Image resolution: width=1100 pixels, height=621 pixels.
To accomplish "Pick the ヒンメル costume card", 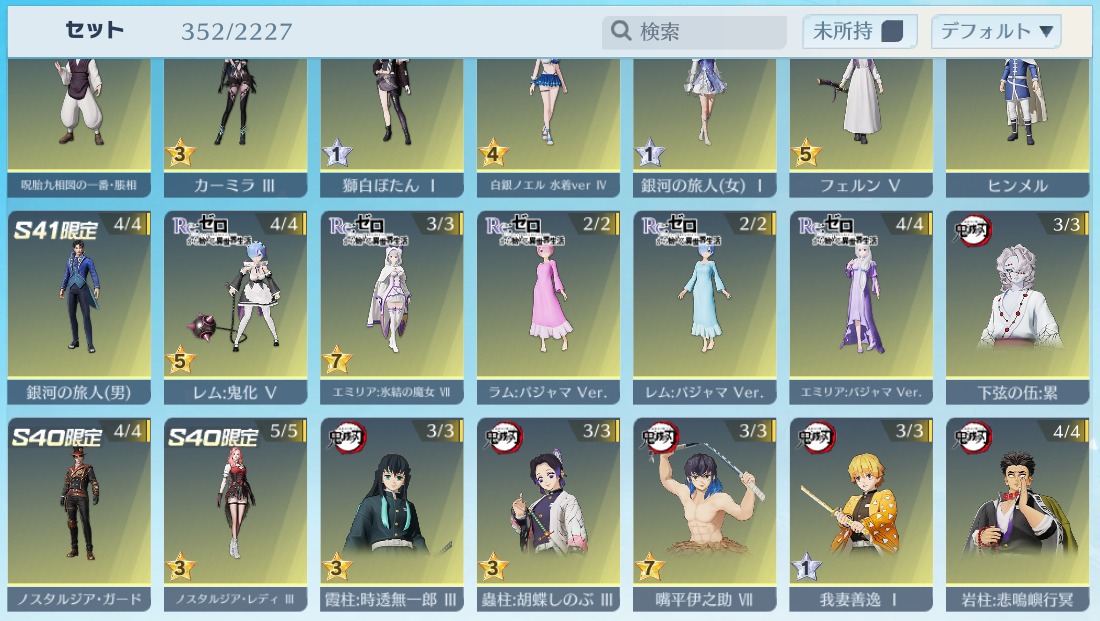I will (x=1017, y=120).
